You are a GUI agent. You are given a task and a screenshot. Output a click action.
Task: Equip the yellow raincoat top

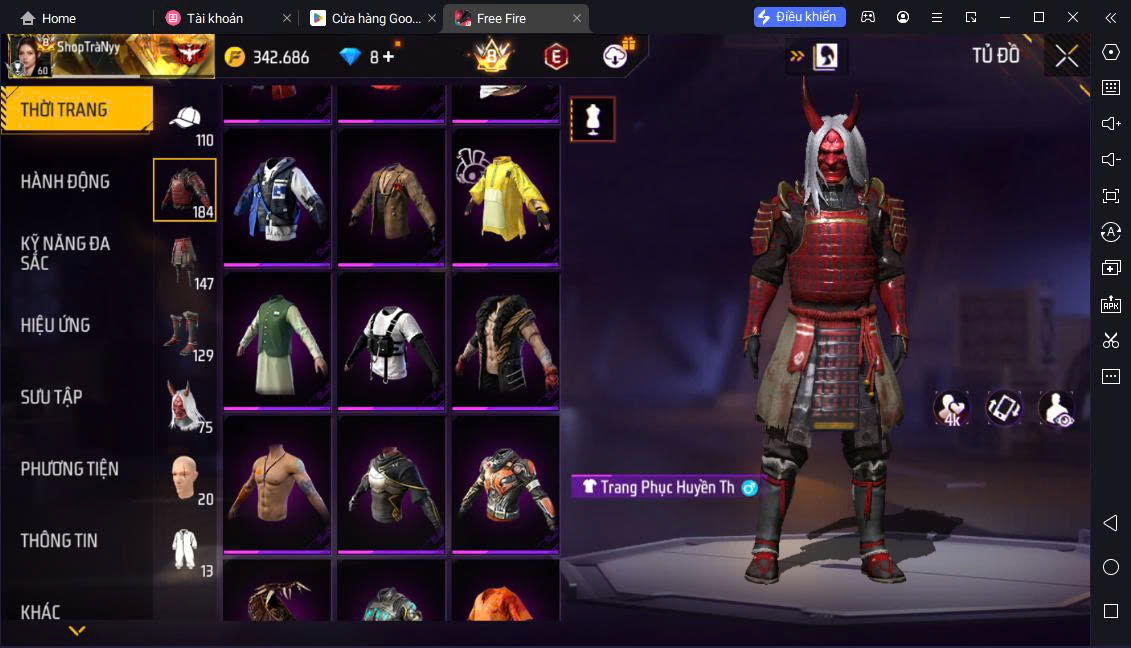pyautogui.click(x=505, y=196)
